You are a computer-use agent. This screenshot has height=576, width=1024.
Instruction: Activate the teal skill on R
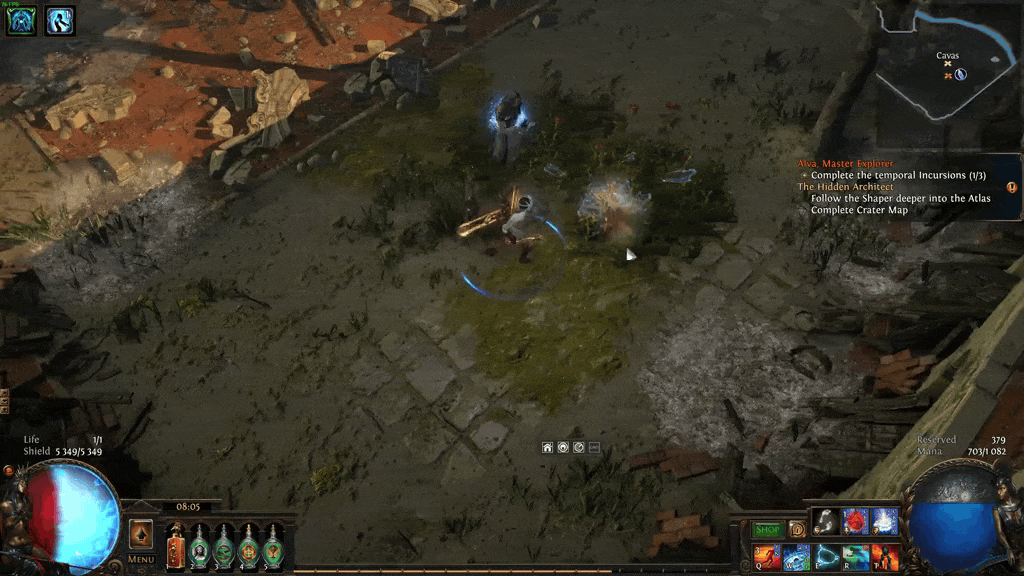[x=855, y=557]
